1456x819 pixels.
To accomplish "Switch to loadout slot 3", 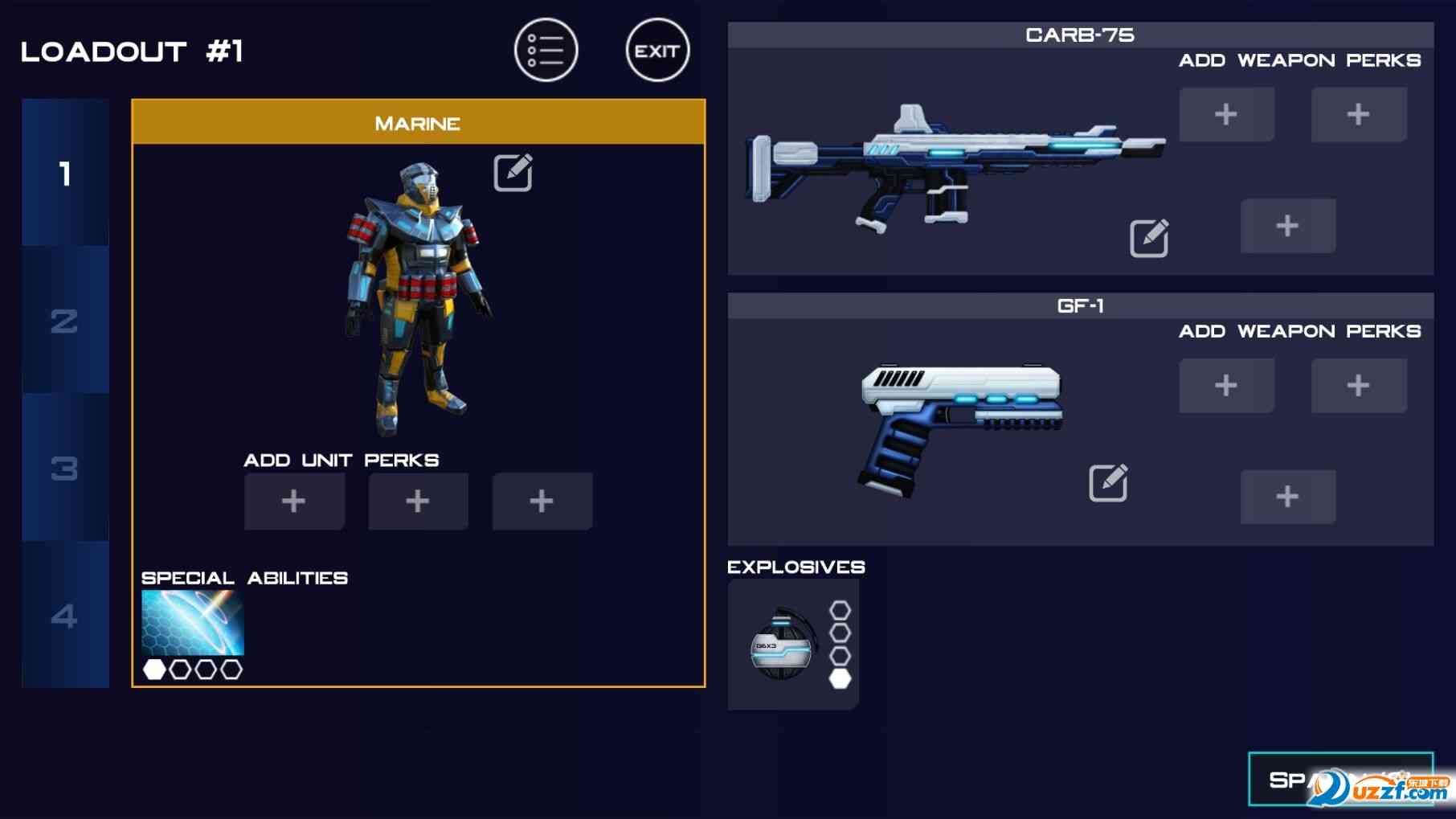I will click(65, 468).
